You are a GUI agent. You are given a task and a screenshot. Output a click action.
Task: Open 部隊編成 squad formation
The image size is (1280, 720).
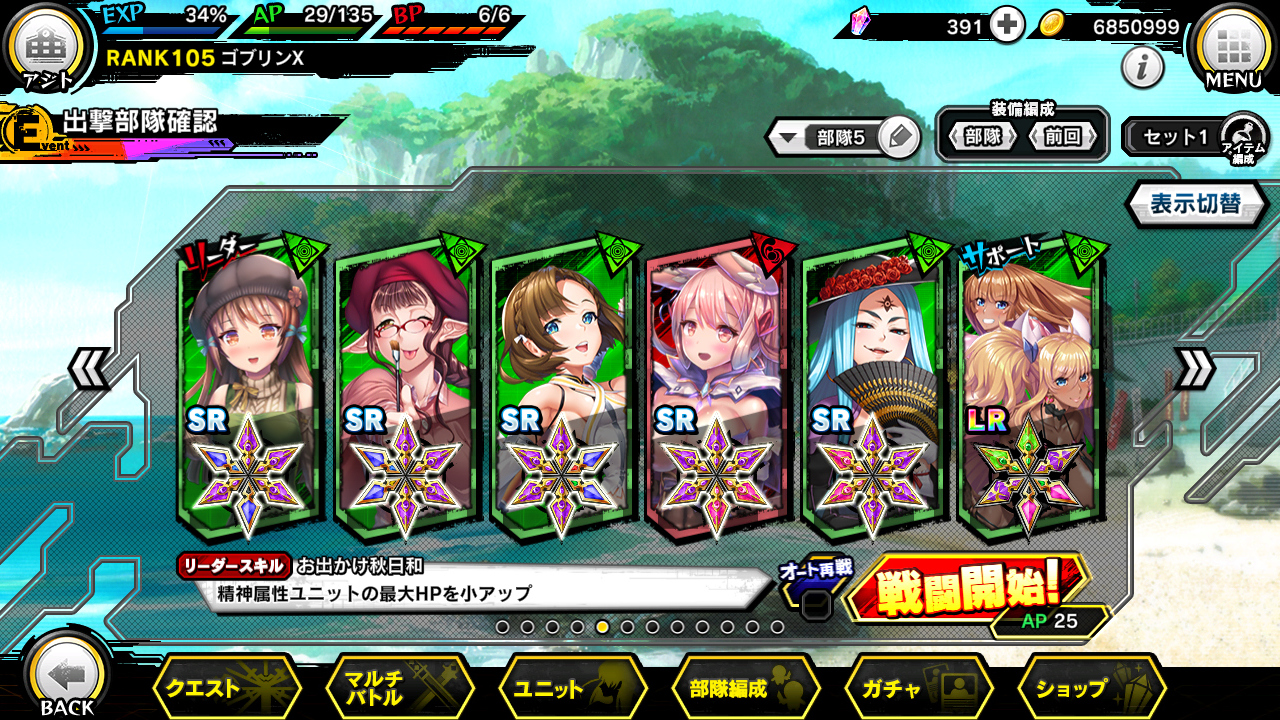coord(746,688)
